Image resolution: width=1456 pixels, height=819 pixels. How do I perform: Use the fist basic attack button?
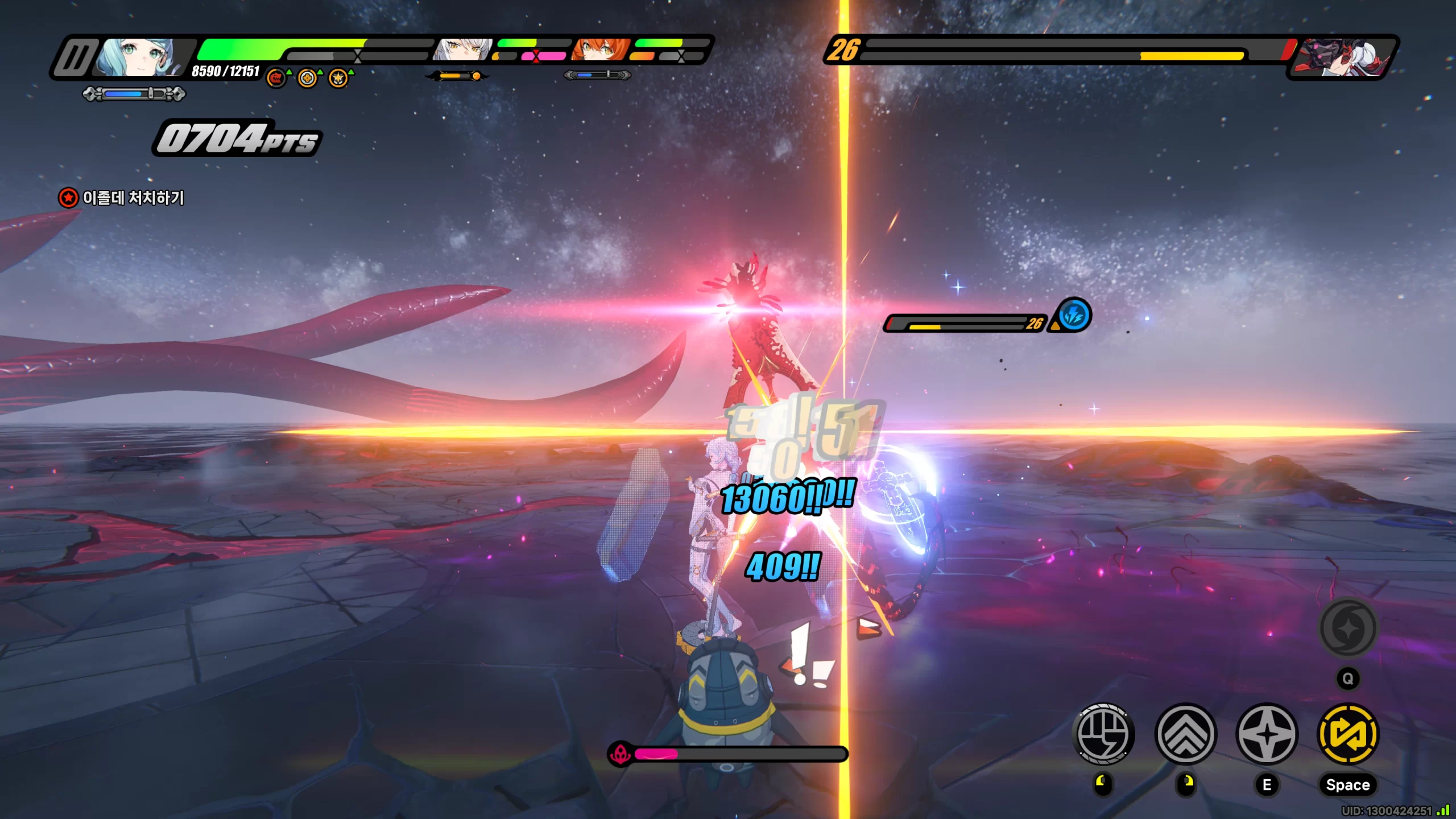pyautogui.click(x=1103, y=734)
